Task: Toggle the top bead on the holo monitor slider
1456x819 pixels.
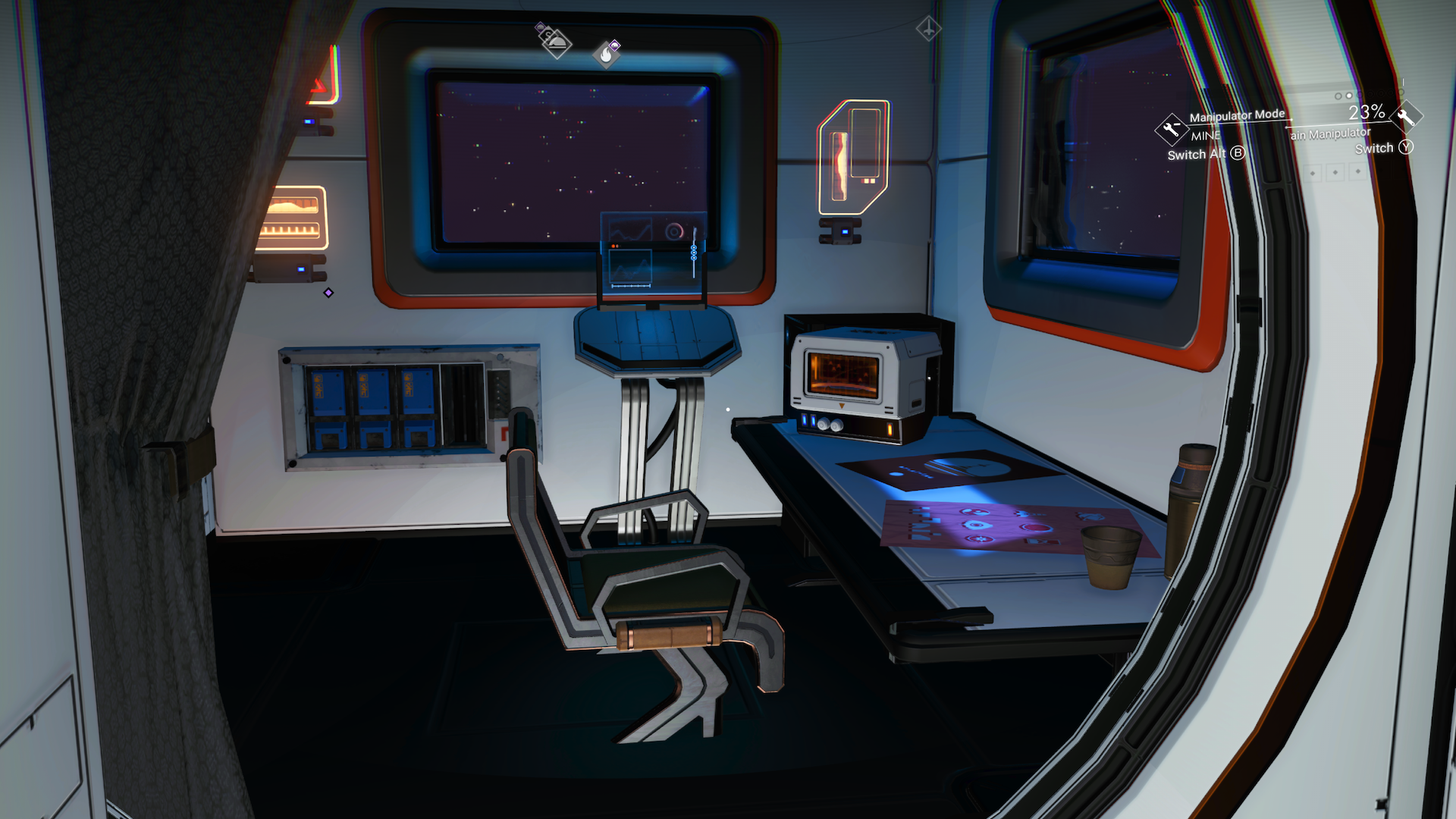Action: click(x=694, y=247)
